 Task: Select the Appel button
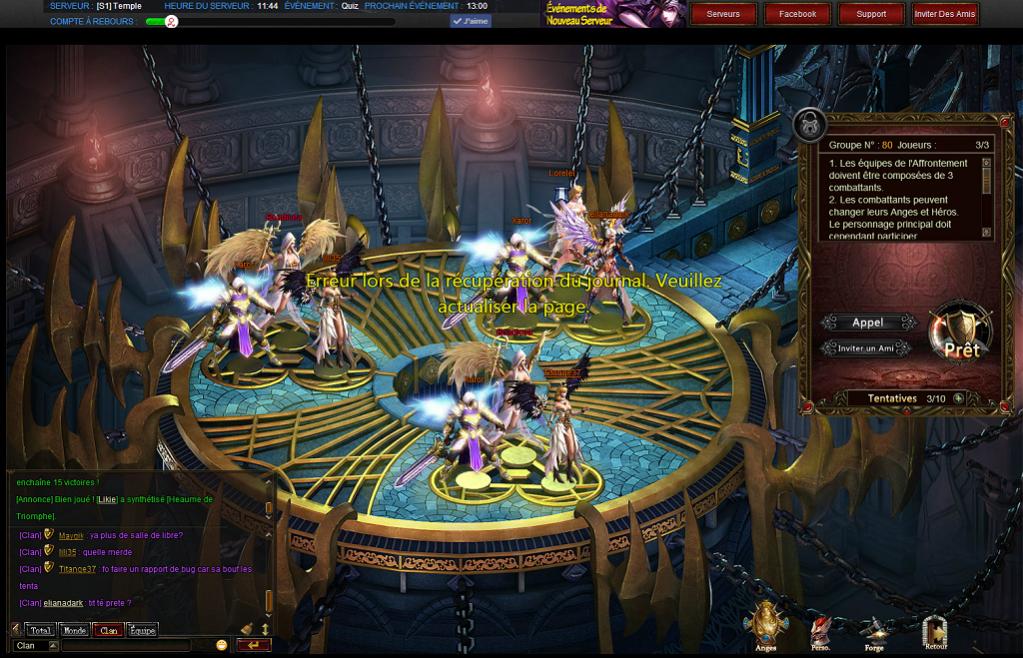click(x=868, y=323)
